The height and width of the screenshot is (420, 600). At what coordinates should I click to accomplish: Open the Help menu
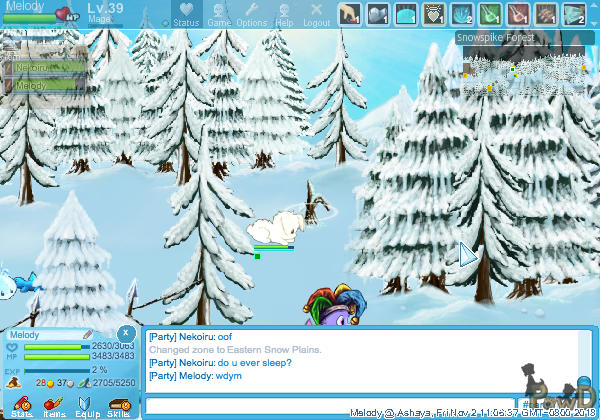pos(284,14)
